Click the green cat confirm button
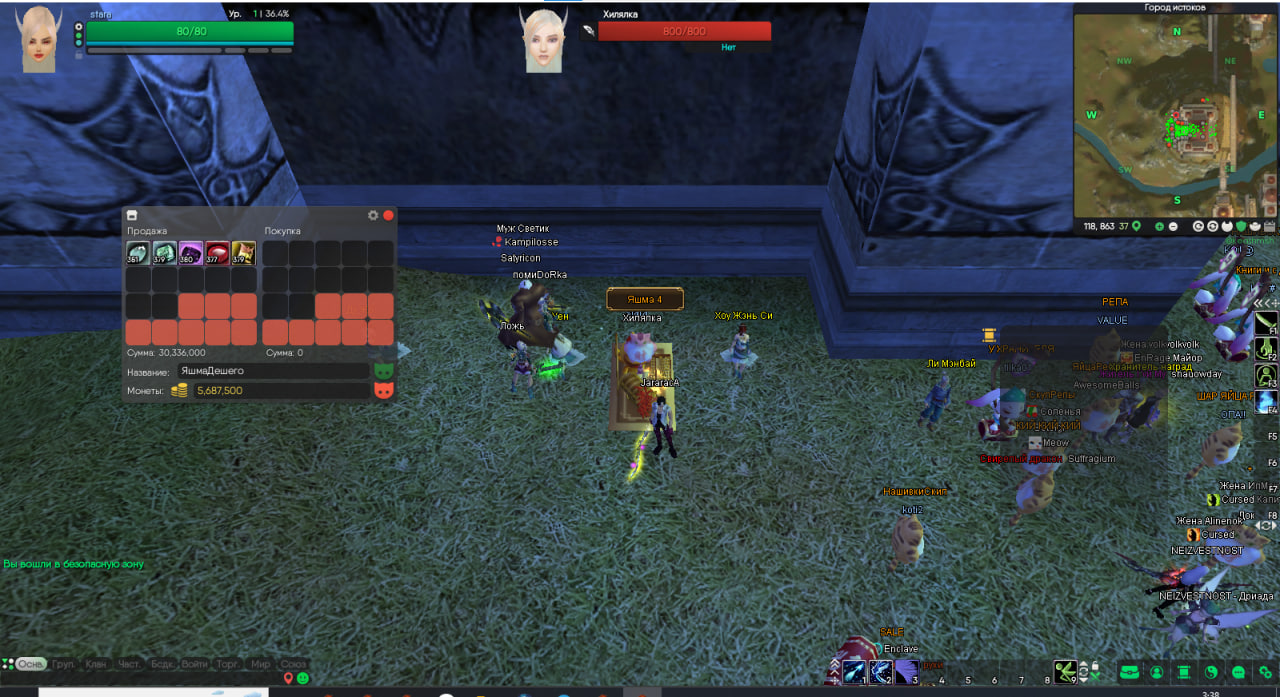This screenshot has height=697, width=1280. click(383, 370)
